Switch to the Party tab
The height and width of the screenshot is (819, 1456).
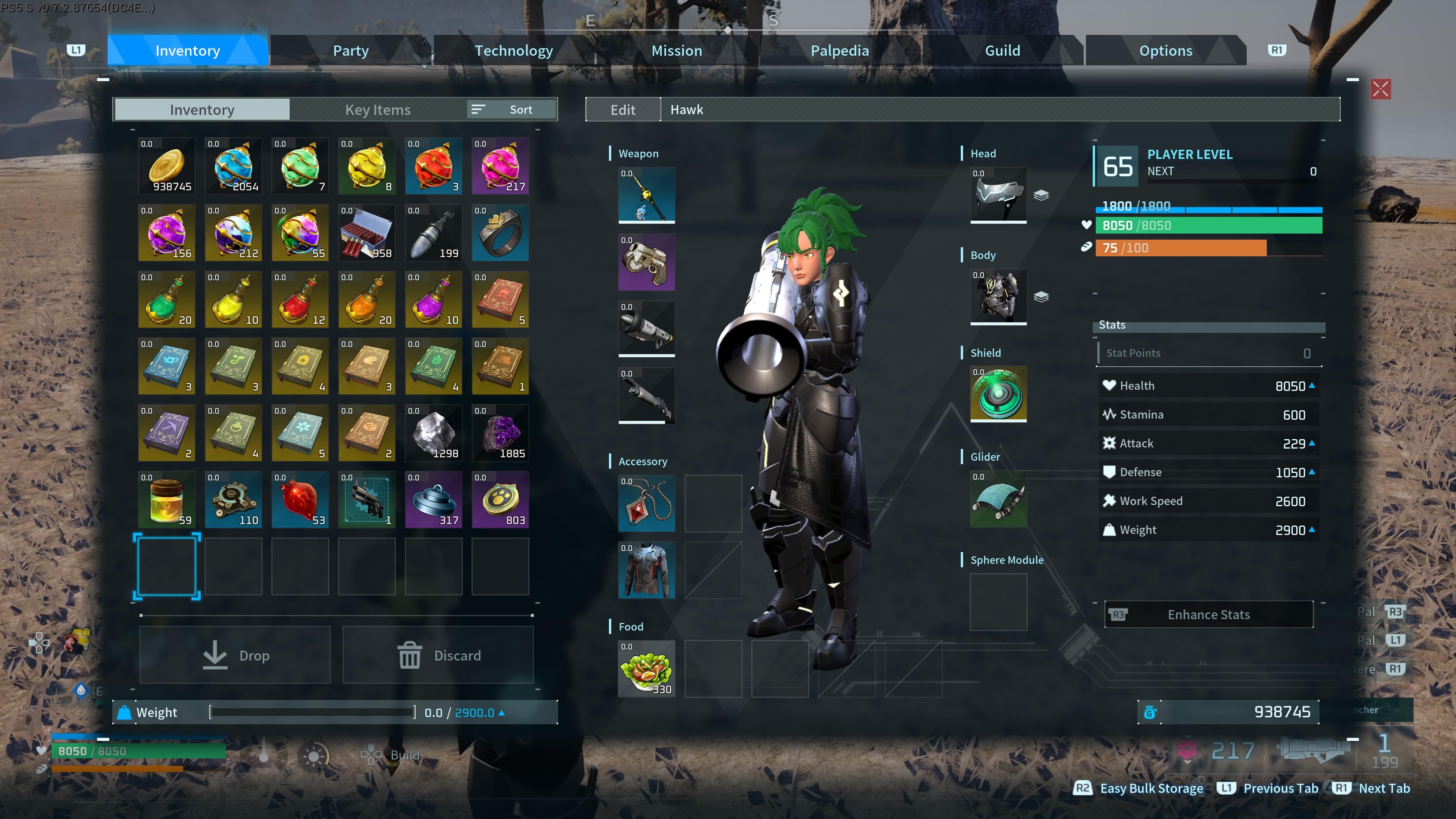tap(350, 51)
